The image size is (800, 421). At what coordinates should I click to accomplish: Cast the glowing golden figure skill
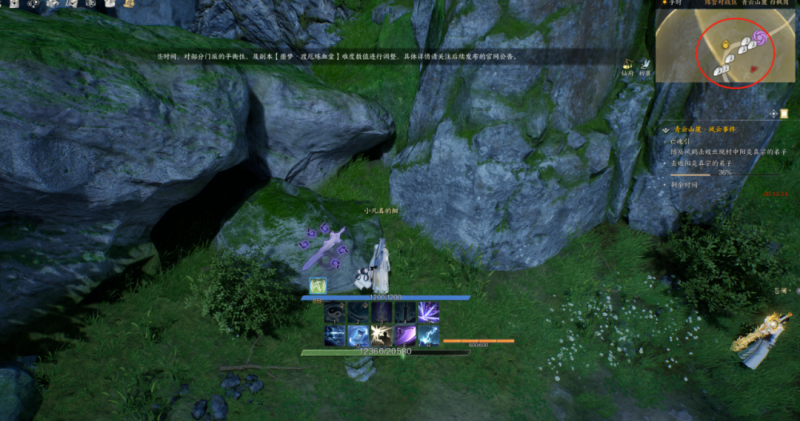click(380, 335)
